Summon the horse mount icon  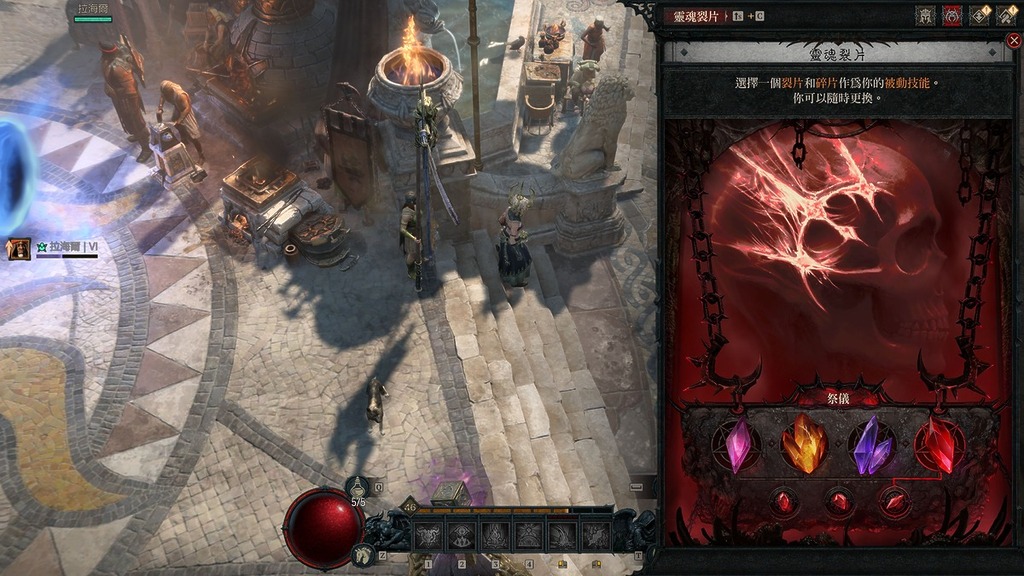(x=364, y=555)
